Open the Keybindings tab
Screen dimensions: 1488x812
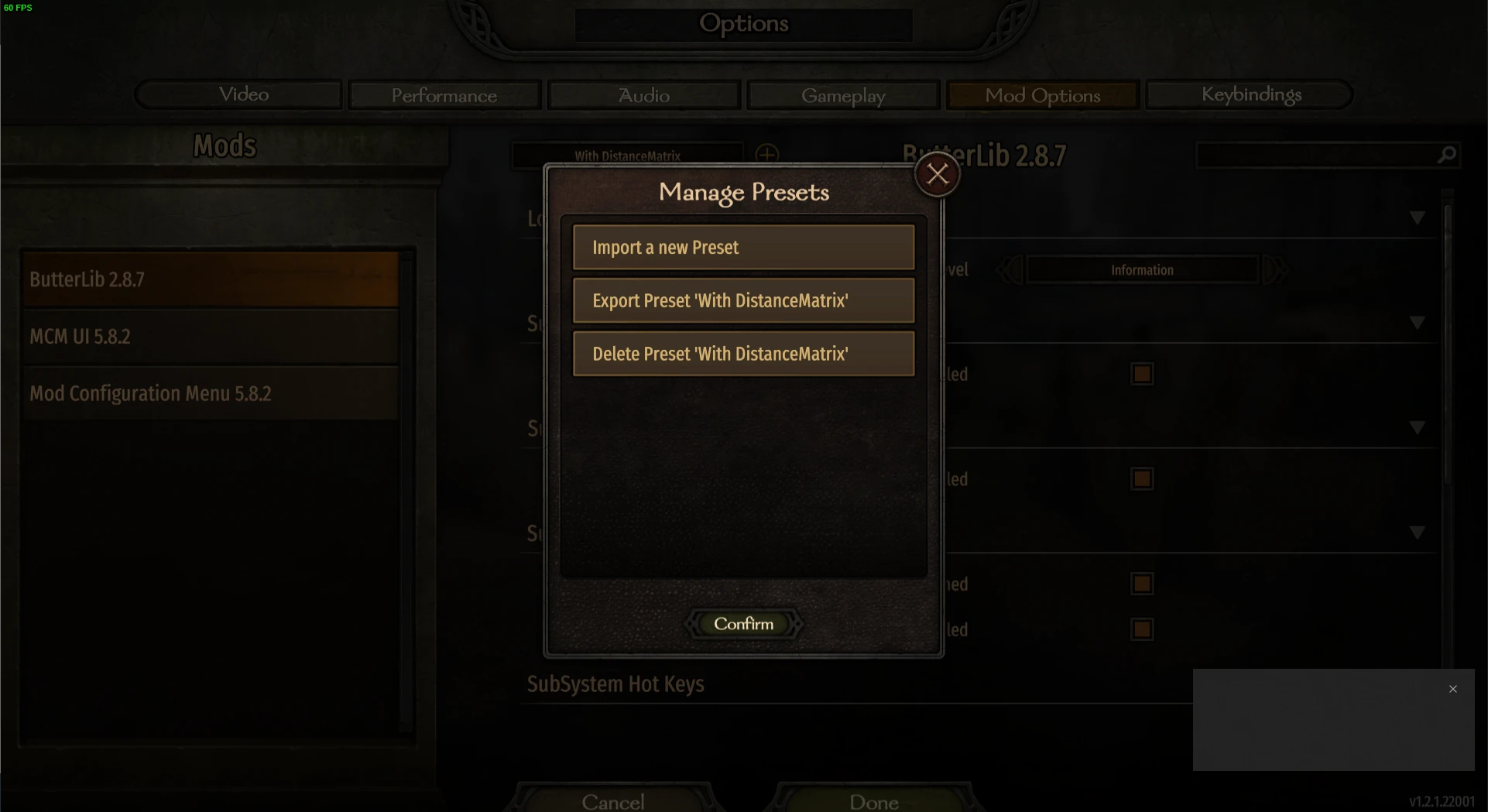1251,94
